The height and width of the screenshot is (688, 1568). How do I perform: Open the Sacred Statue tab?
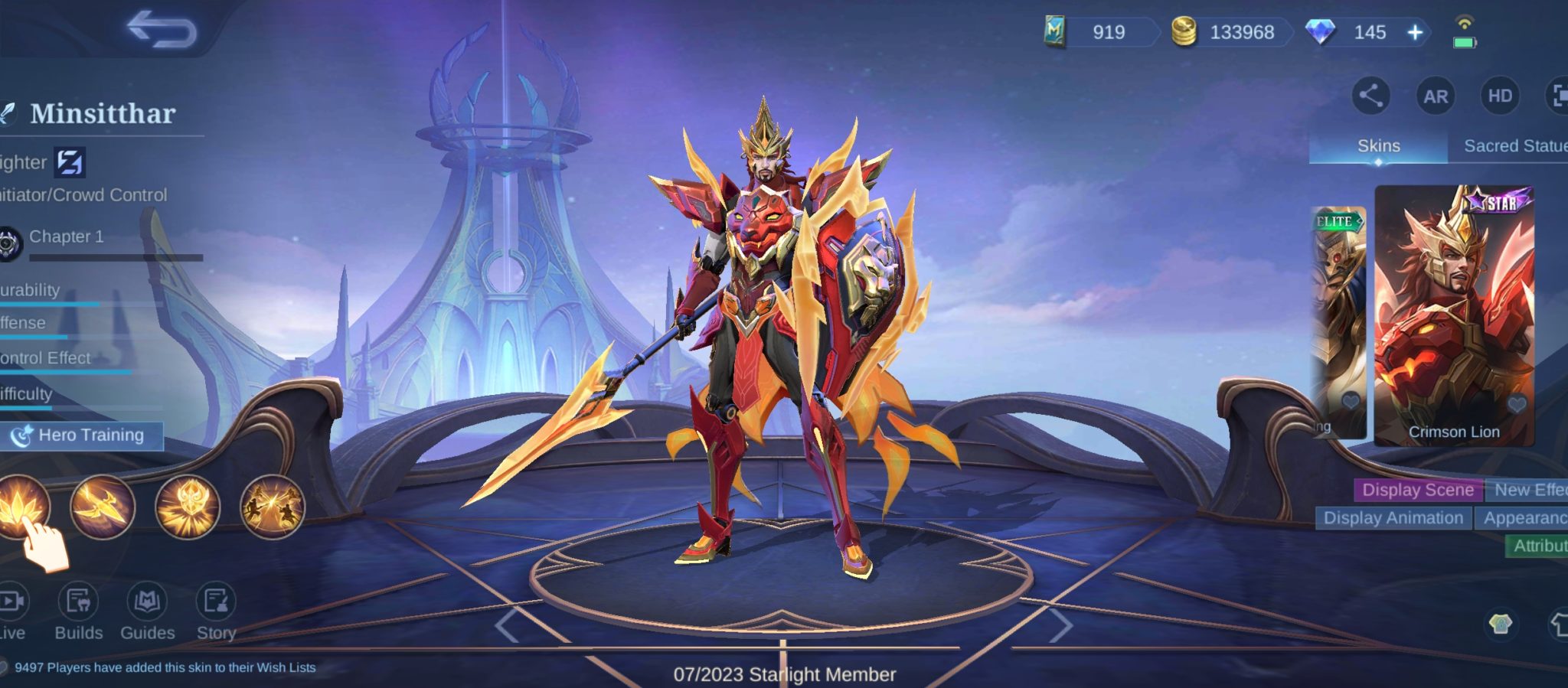1513,146
